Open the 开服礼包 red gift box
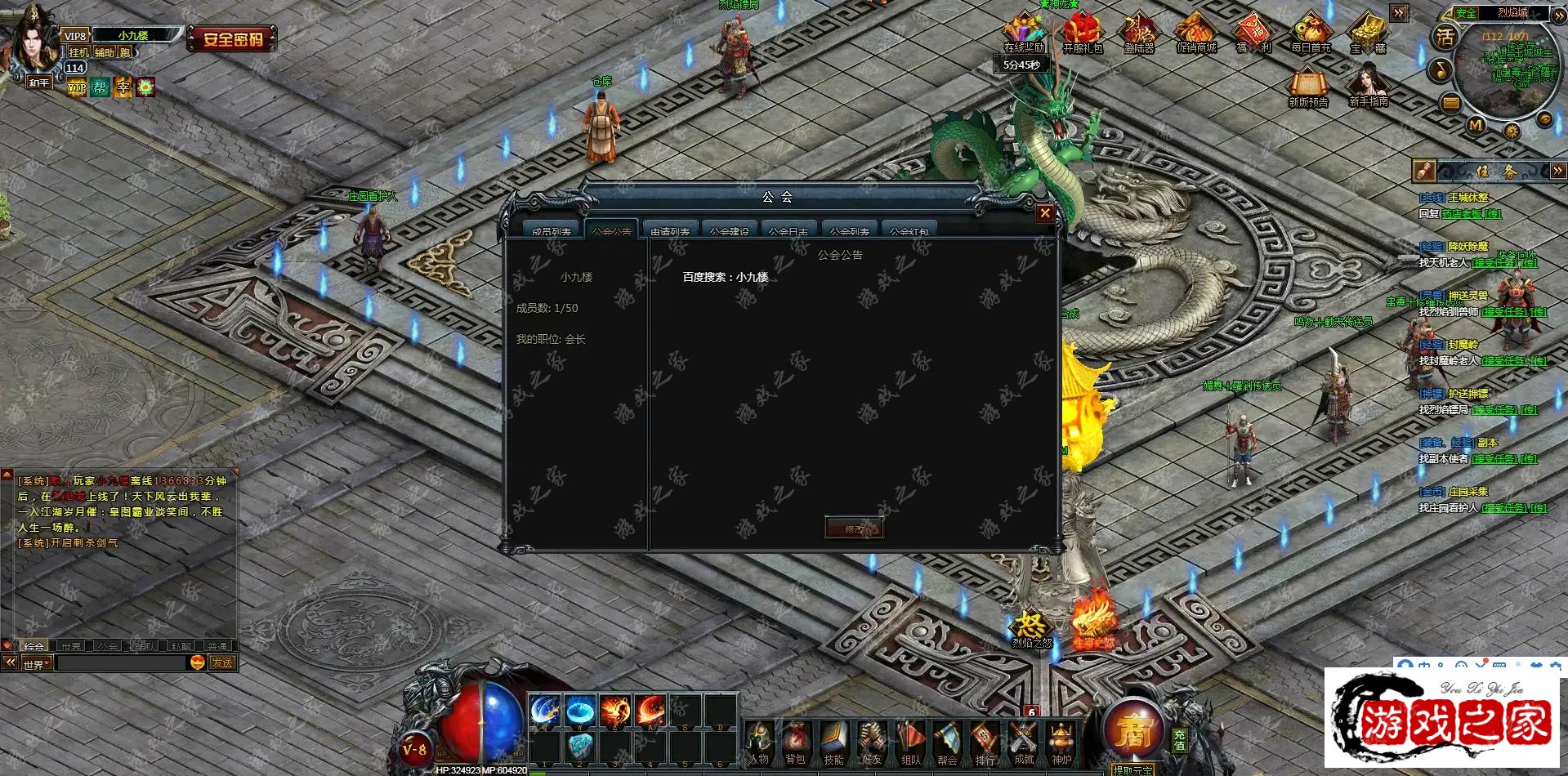 pos(1082,33)
